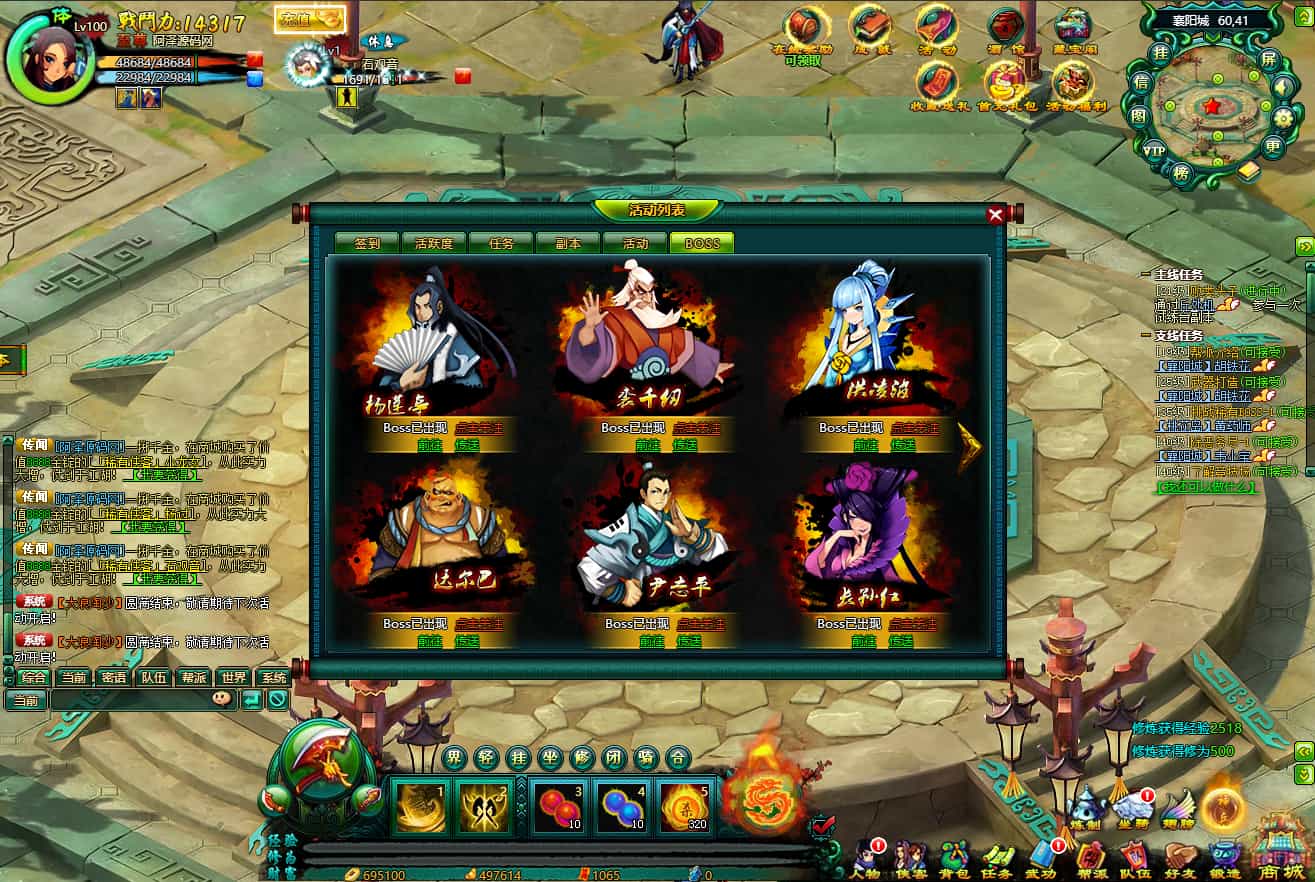
Task: Click 前往 under boss 杨莲亭
Action: pyautogui.click(x=430, y=445)
